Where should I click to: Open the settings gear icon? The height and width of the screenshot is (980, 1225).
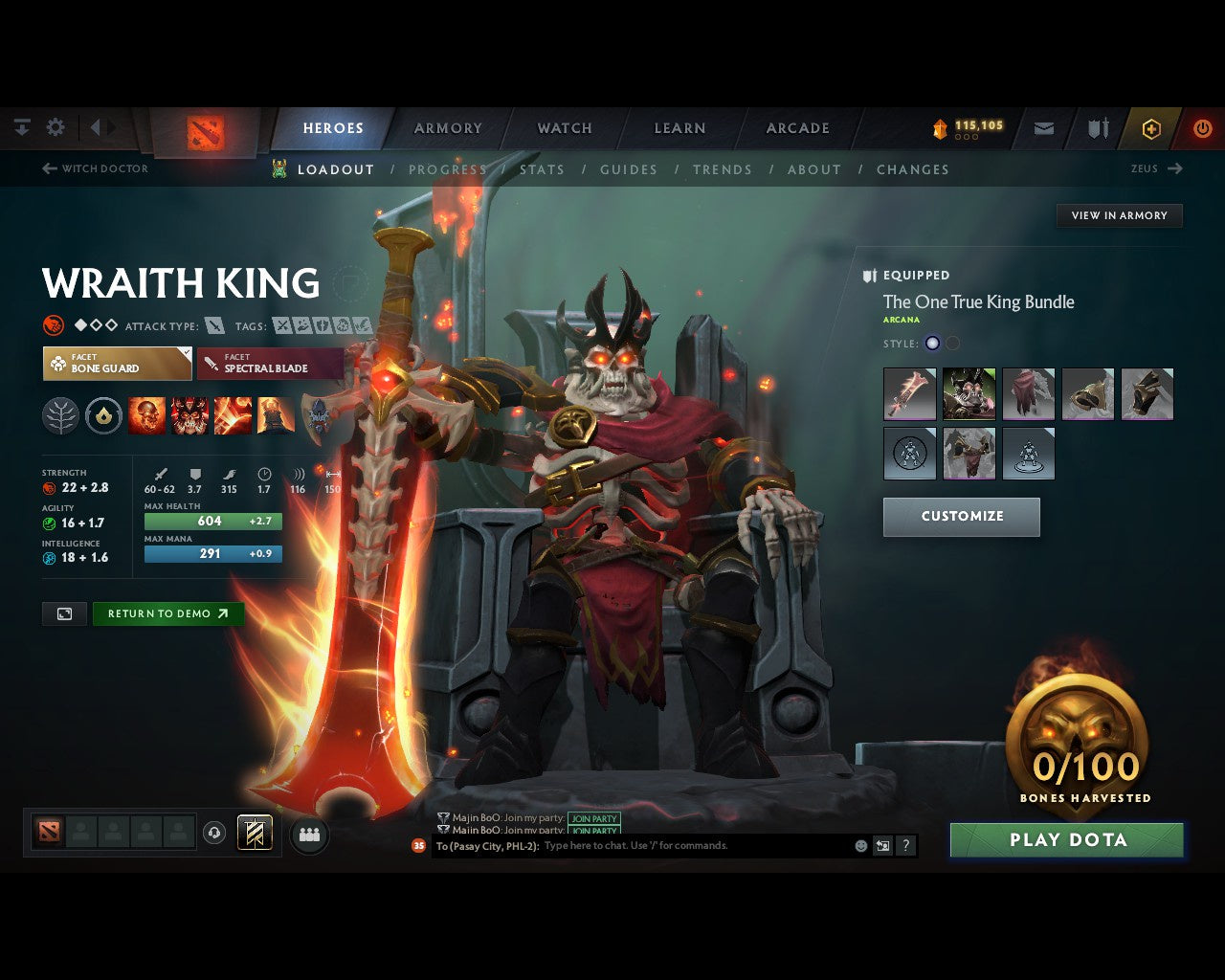pyautogui.click(x=55, y=126)
